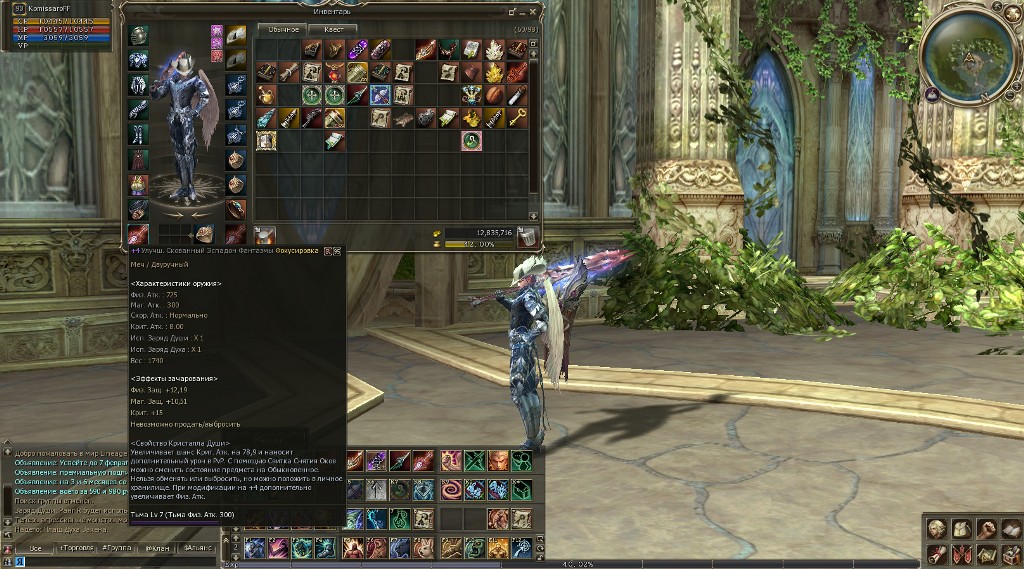Select the pink-framed green arrow item

point(472,141)
